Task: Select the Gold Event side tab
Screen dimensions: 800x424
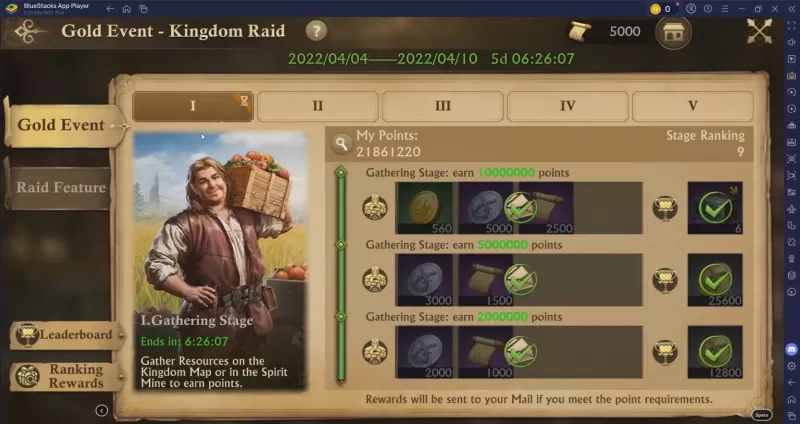Action: [60, 125]
